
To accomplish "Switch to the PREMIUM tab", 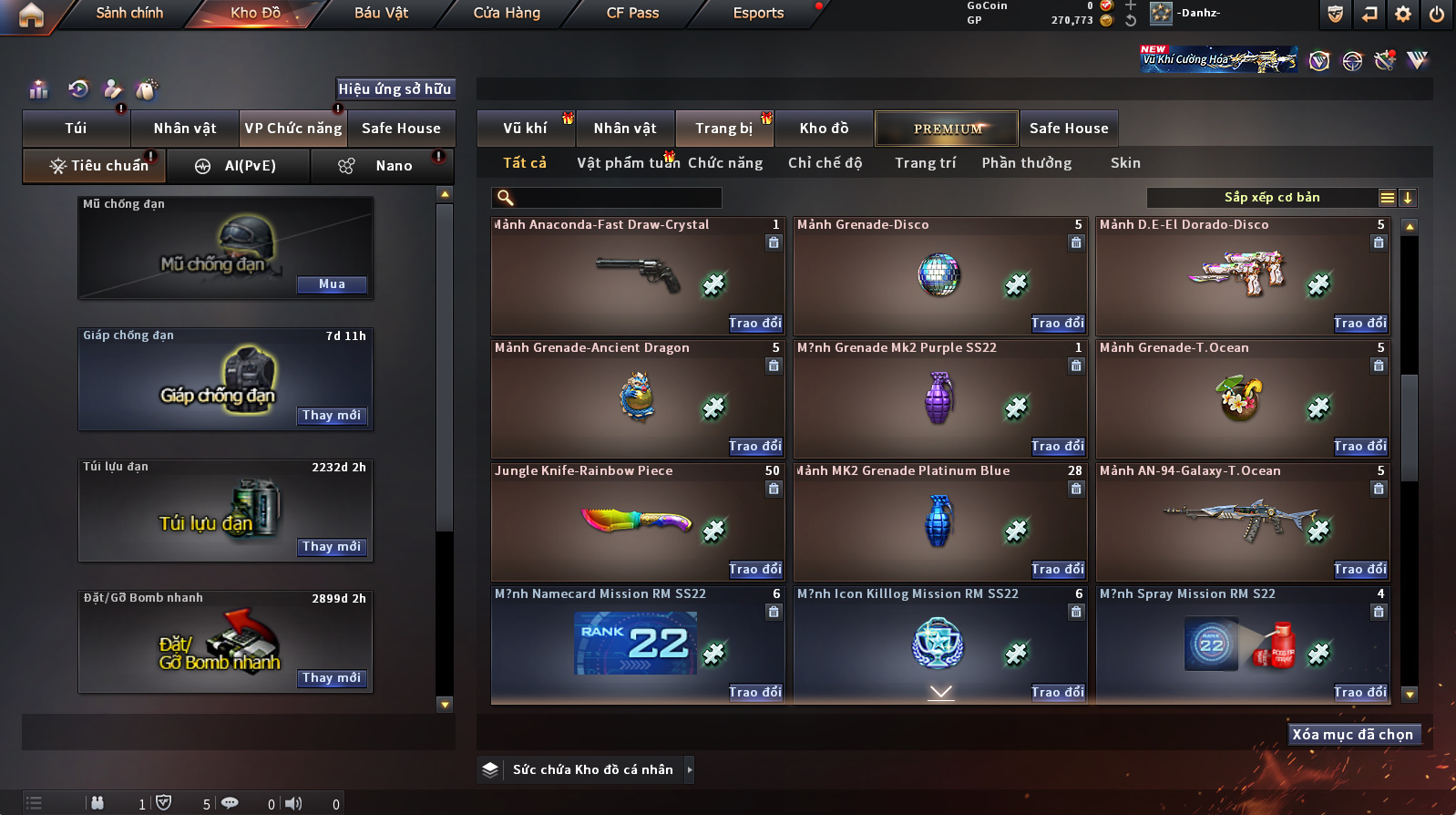I will [x=947, y=129].
